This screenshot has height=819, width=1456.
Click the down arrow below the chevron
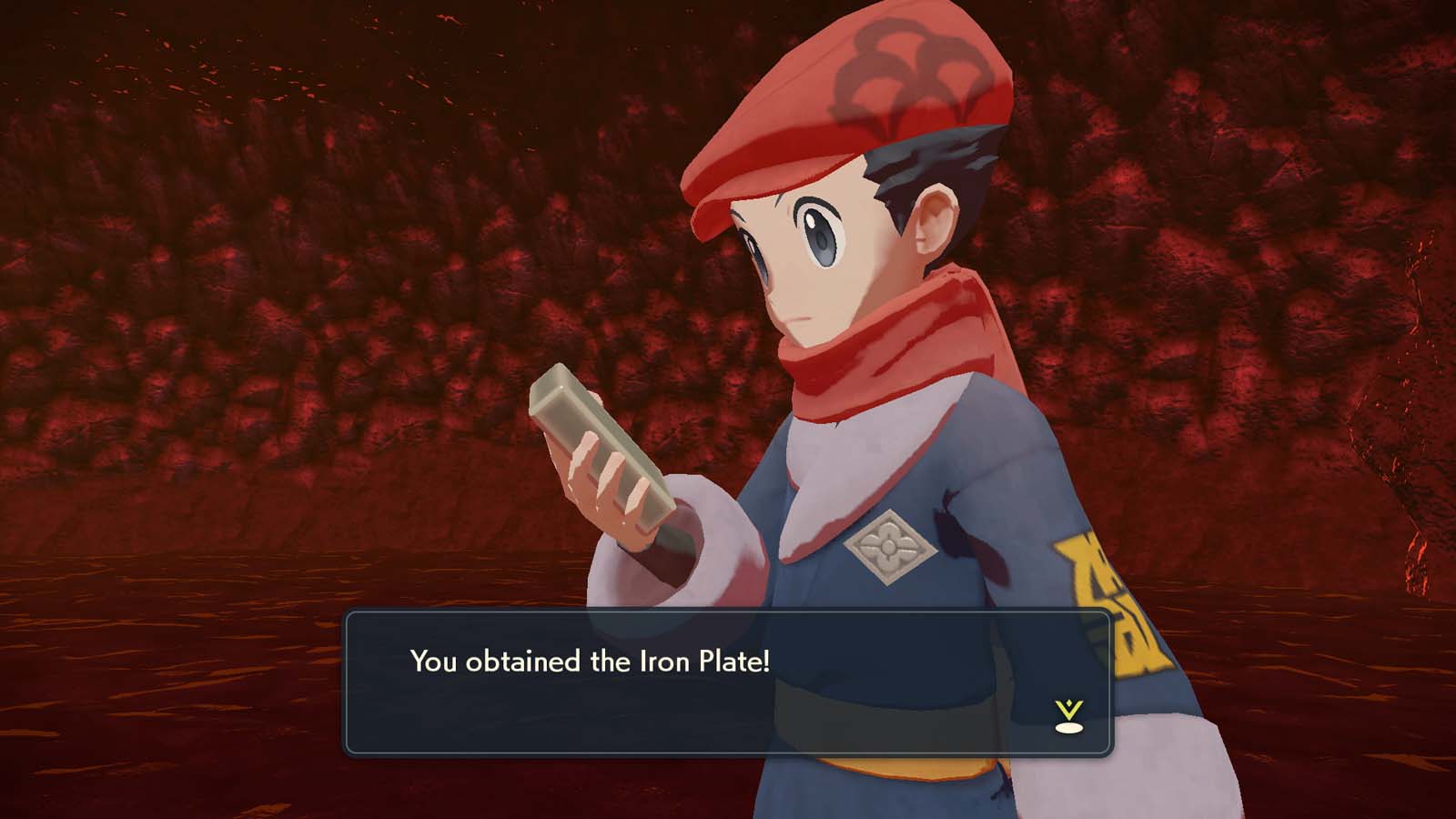tap(1069, 728)
